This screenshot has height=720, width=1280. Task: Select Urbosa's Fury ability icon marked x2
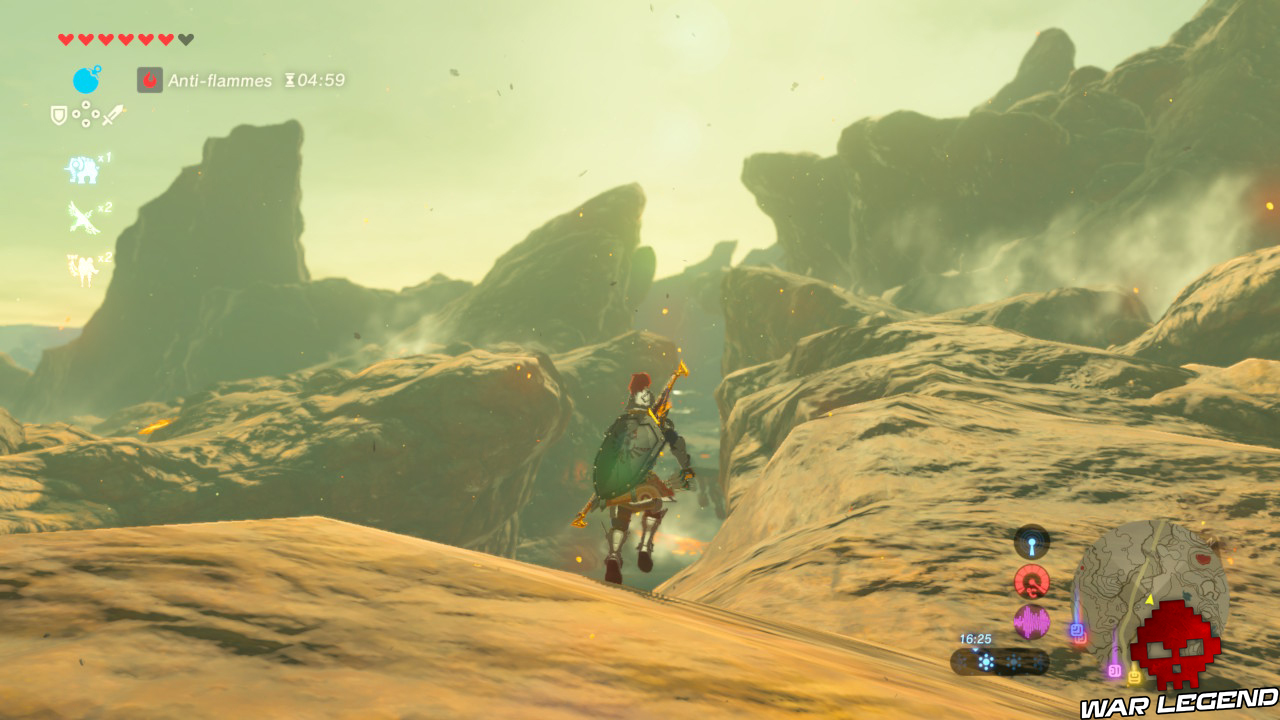(85, 266)
